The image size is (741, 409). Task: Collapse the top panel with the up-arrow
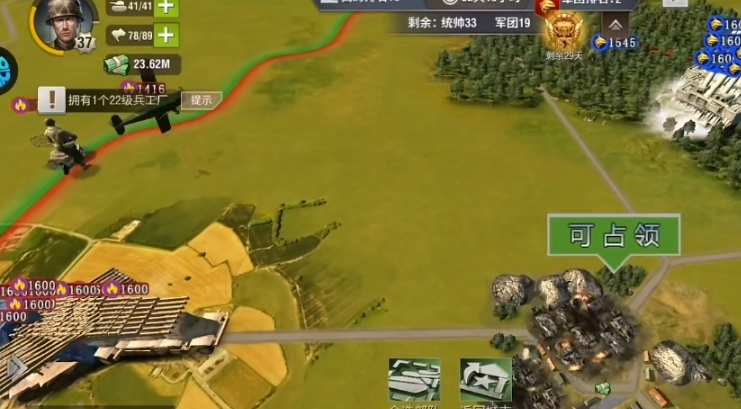(x=617, y=25)
